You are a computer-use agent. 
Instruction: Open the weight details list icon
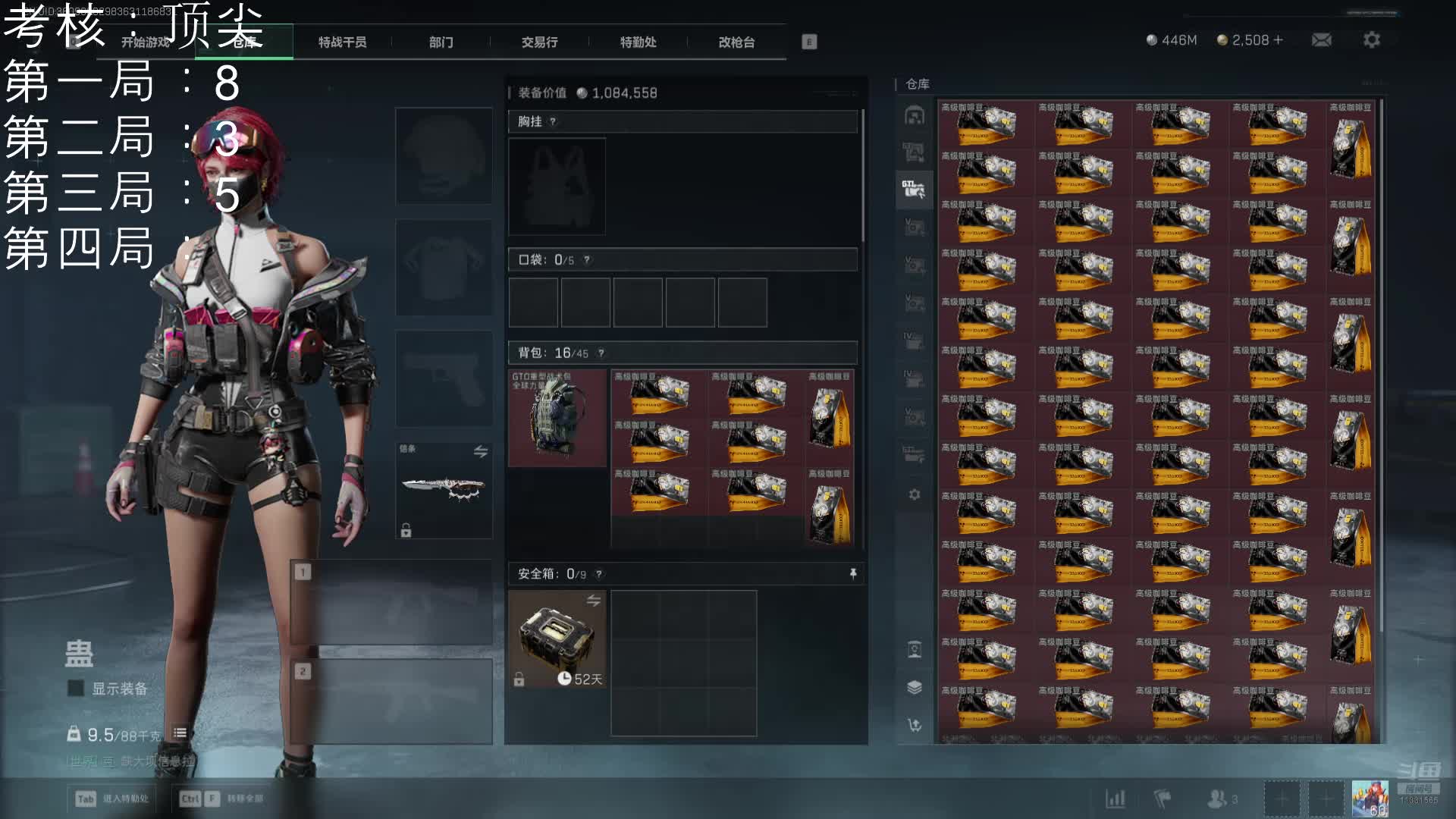(180, 733)
